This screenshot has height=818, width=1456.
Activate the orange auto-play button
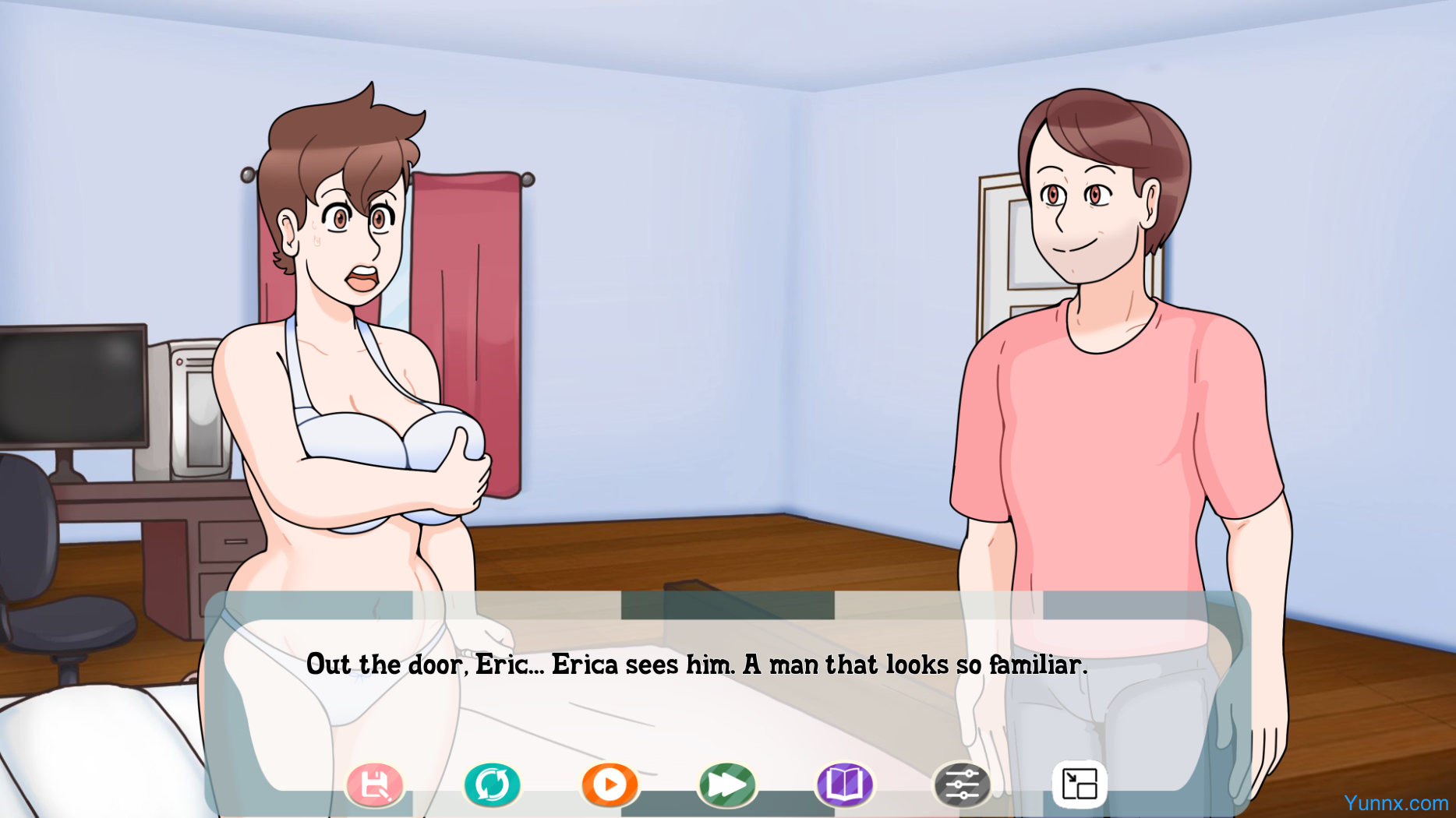(610, 785)
